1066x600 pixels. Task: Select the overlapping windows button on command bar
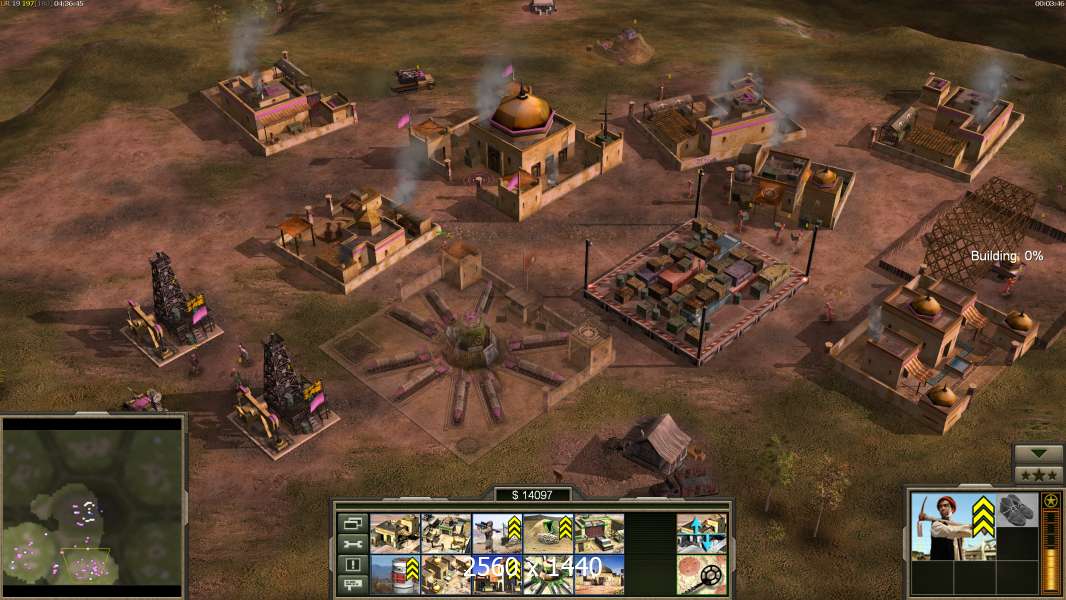tap(352, 523)
